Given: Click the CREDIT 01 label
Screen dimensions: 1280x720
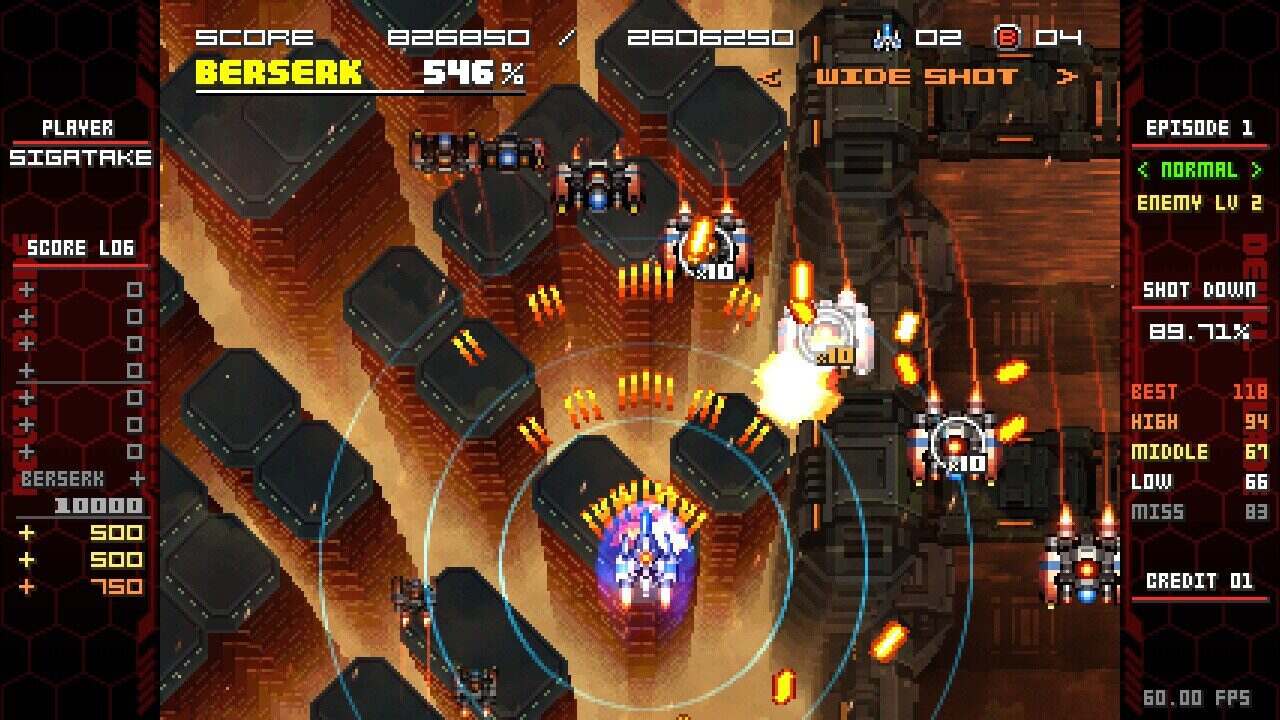Looking at the screenshot, I should pos(1200,582).
